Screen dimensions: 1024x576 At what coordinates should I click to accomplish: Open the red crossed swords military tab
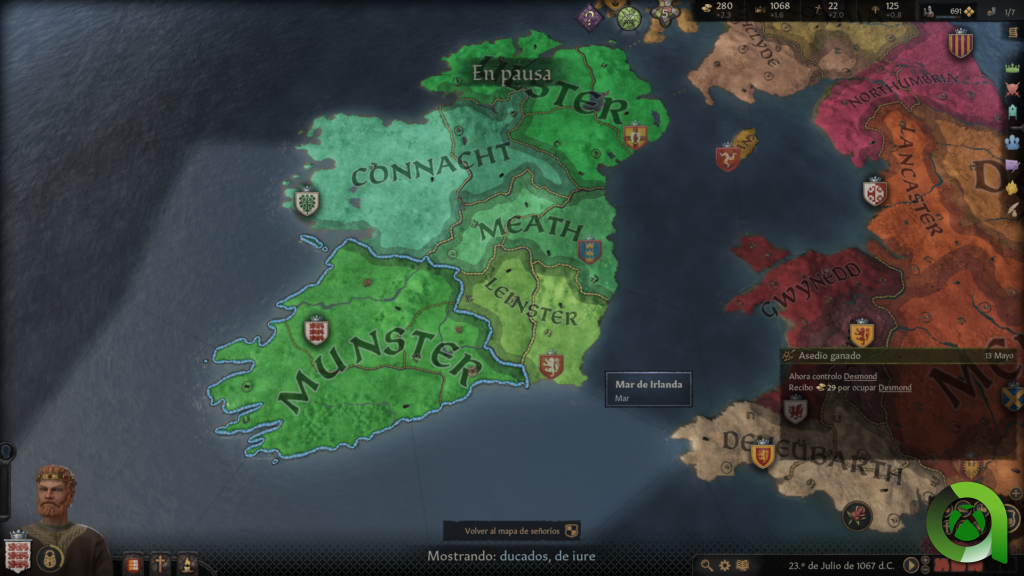[x=1013, y=89]
